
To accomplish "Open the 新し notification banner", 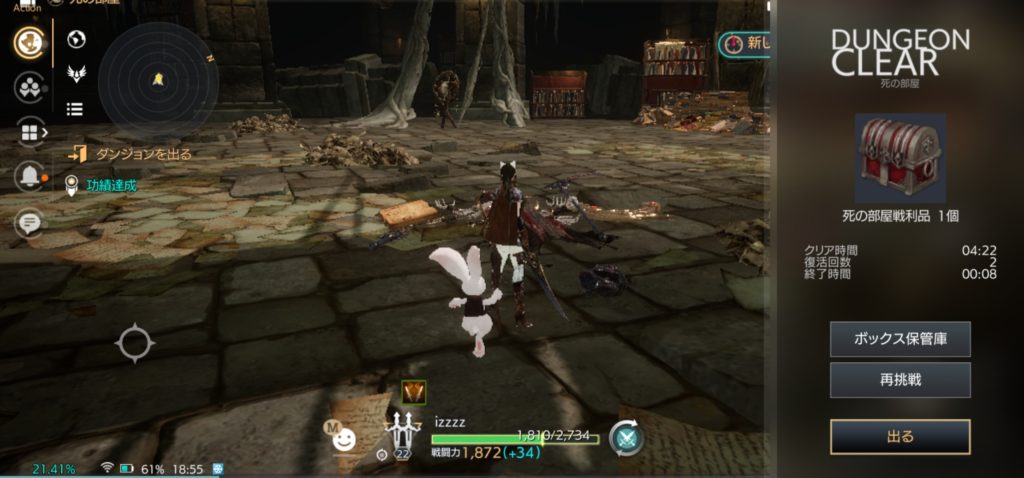I will click(745, 44).
